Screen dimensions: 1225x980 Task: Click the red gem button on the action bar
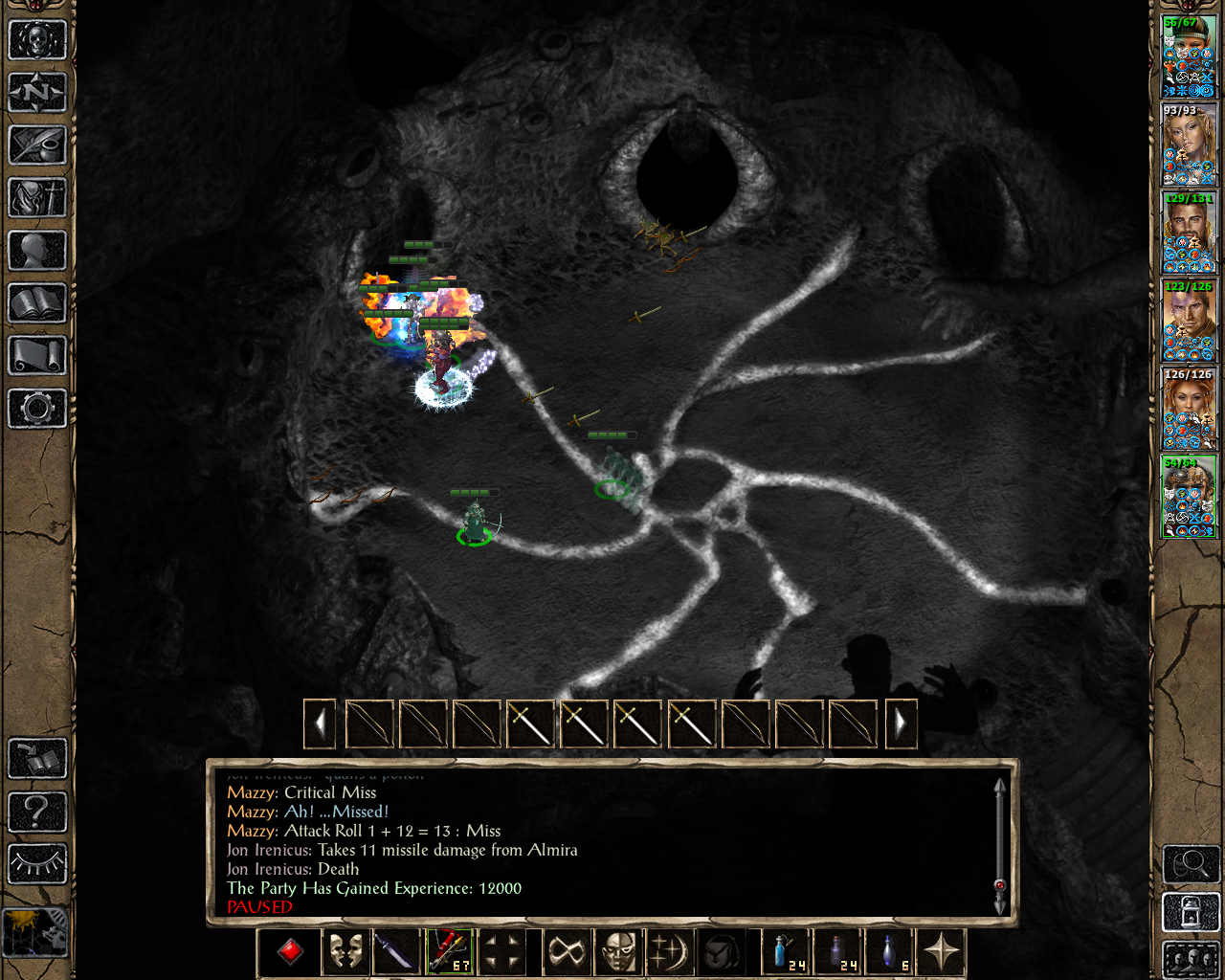click(x=291, y=952)
